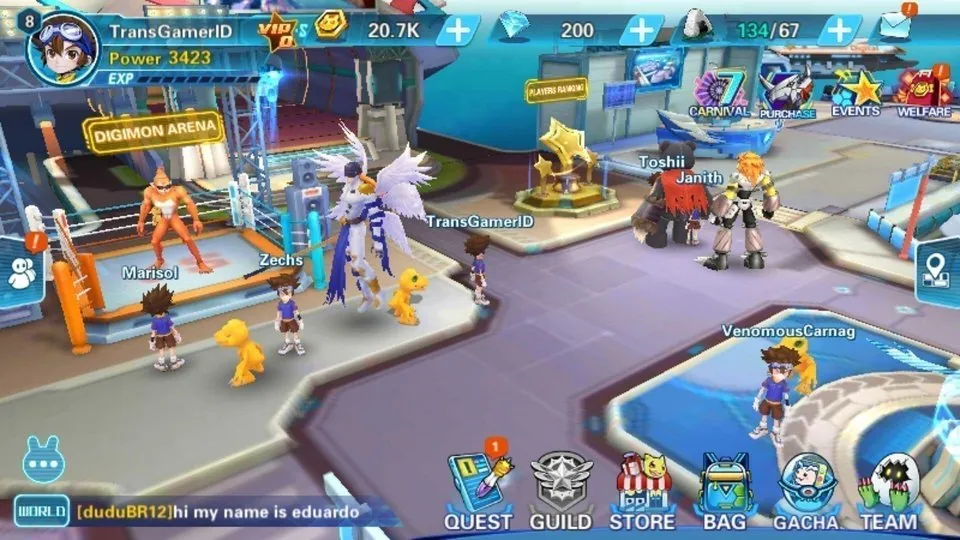The width and height of the screenshot is (960, 540).
Task: Visit the Store
Action: 642,490
